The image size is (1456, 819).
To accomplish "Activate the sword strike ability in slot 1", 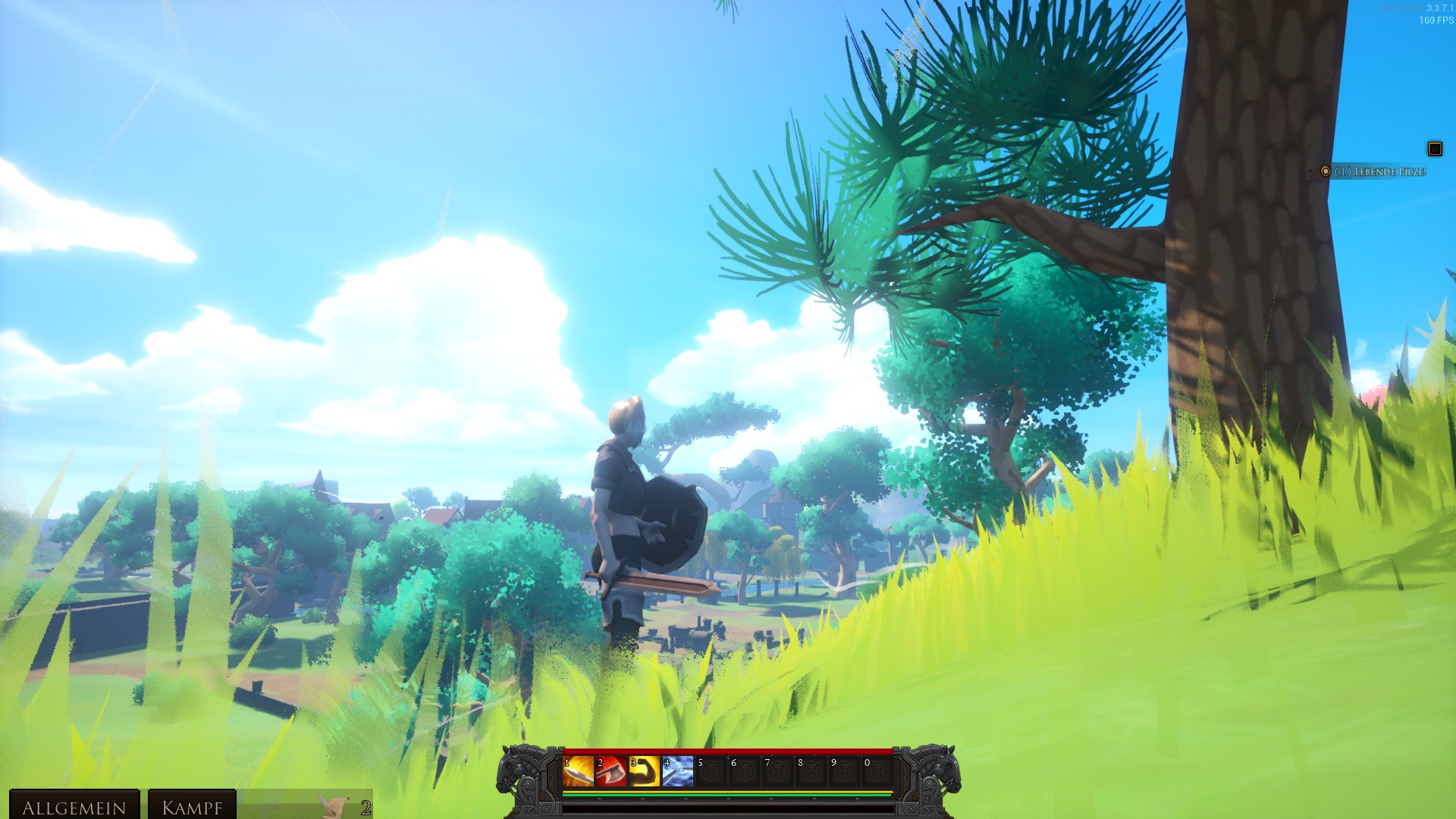I will 578,771.
